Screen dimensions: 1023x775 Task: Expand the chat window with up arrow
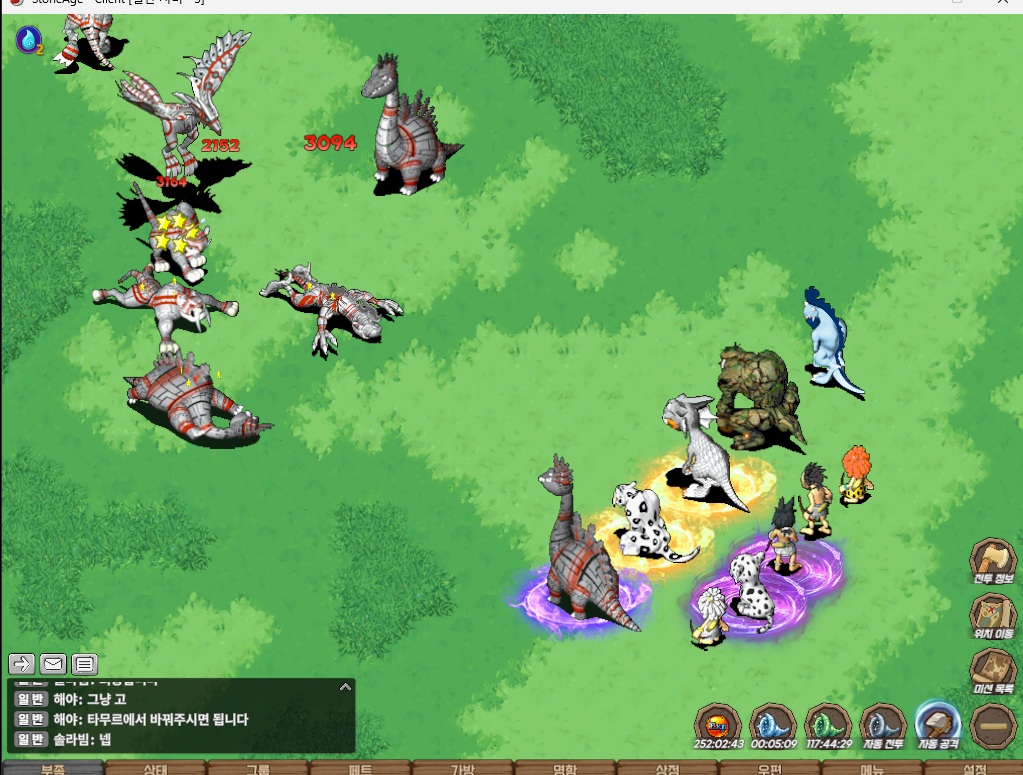345,687
